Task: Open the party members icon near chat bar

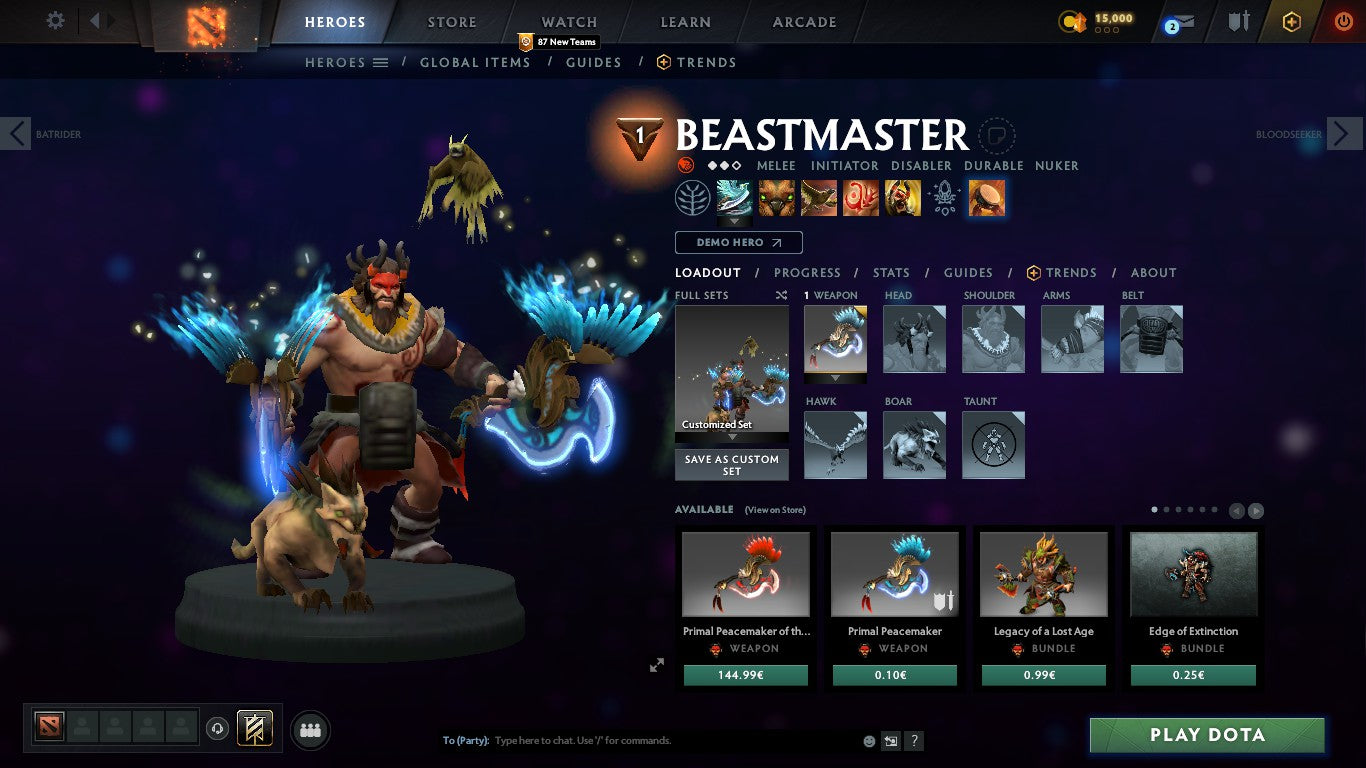Action: click(x=310, y=730)
